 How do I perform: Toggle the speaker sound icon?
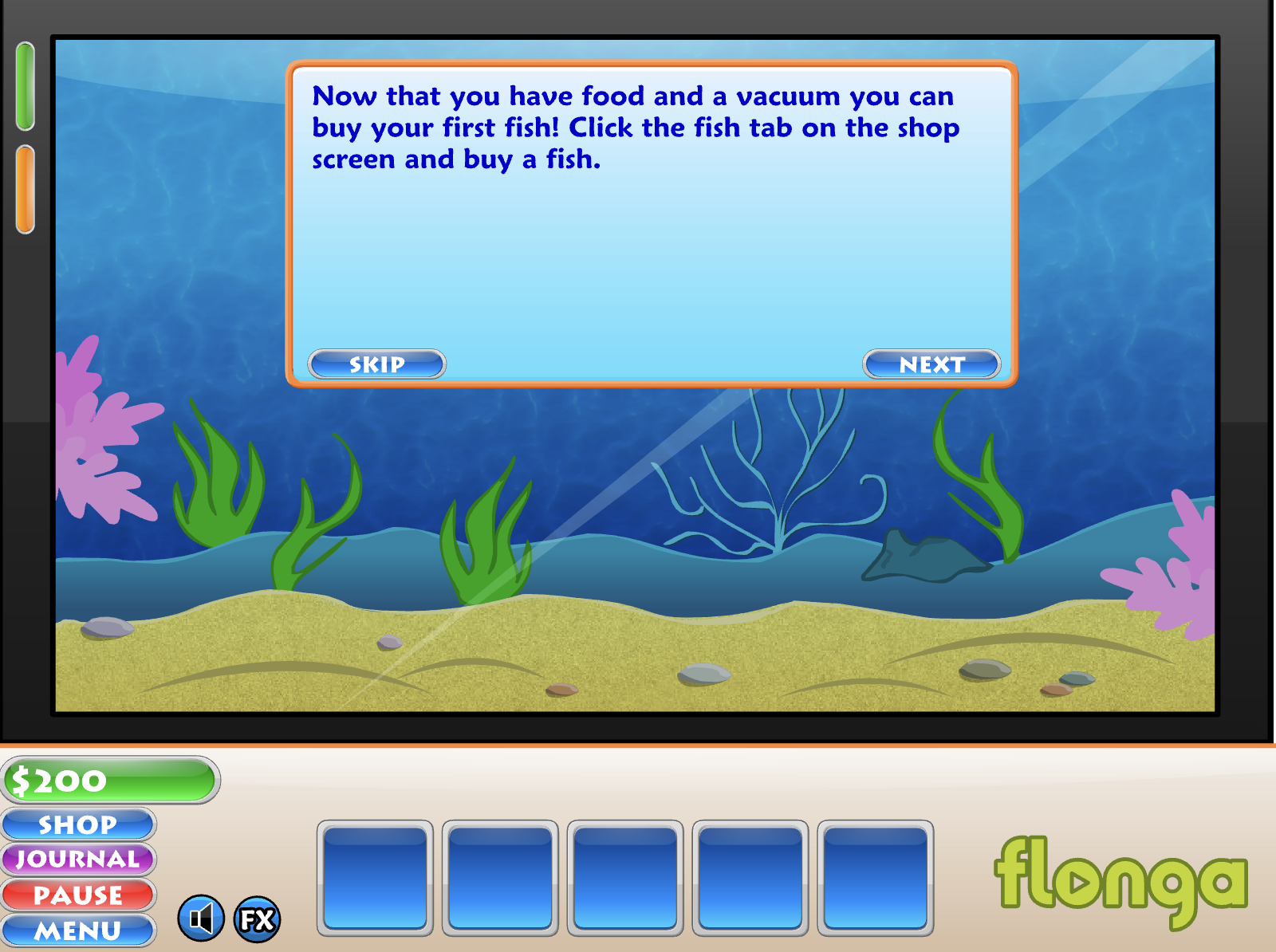click(201, 919)
